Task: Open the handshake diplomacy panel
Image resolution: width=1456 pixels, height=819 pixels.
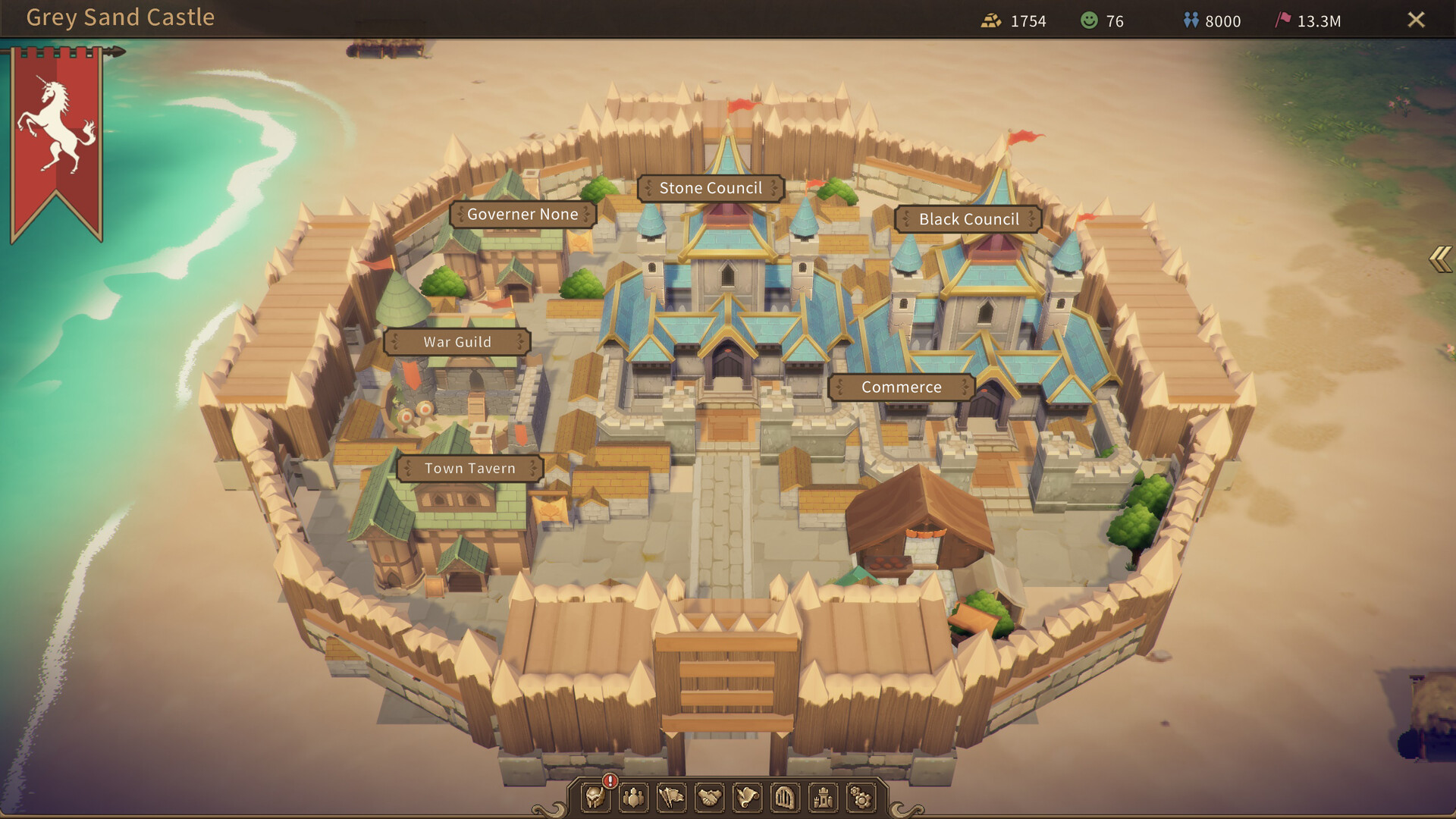Action: click(711, 798)
